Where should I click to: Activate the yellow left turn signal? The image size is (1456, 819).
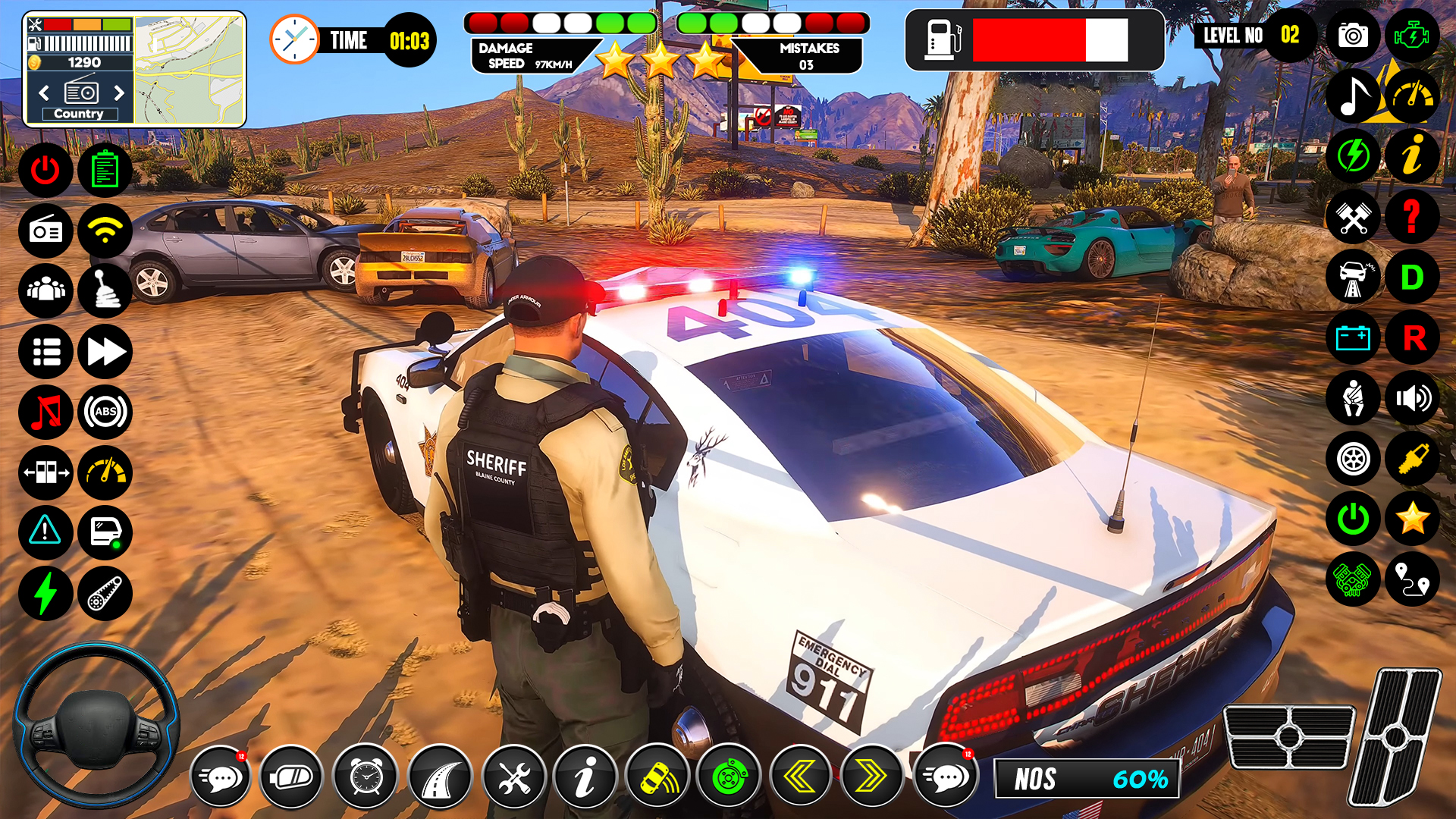pos(800,776)
